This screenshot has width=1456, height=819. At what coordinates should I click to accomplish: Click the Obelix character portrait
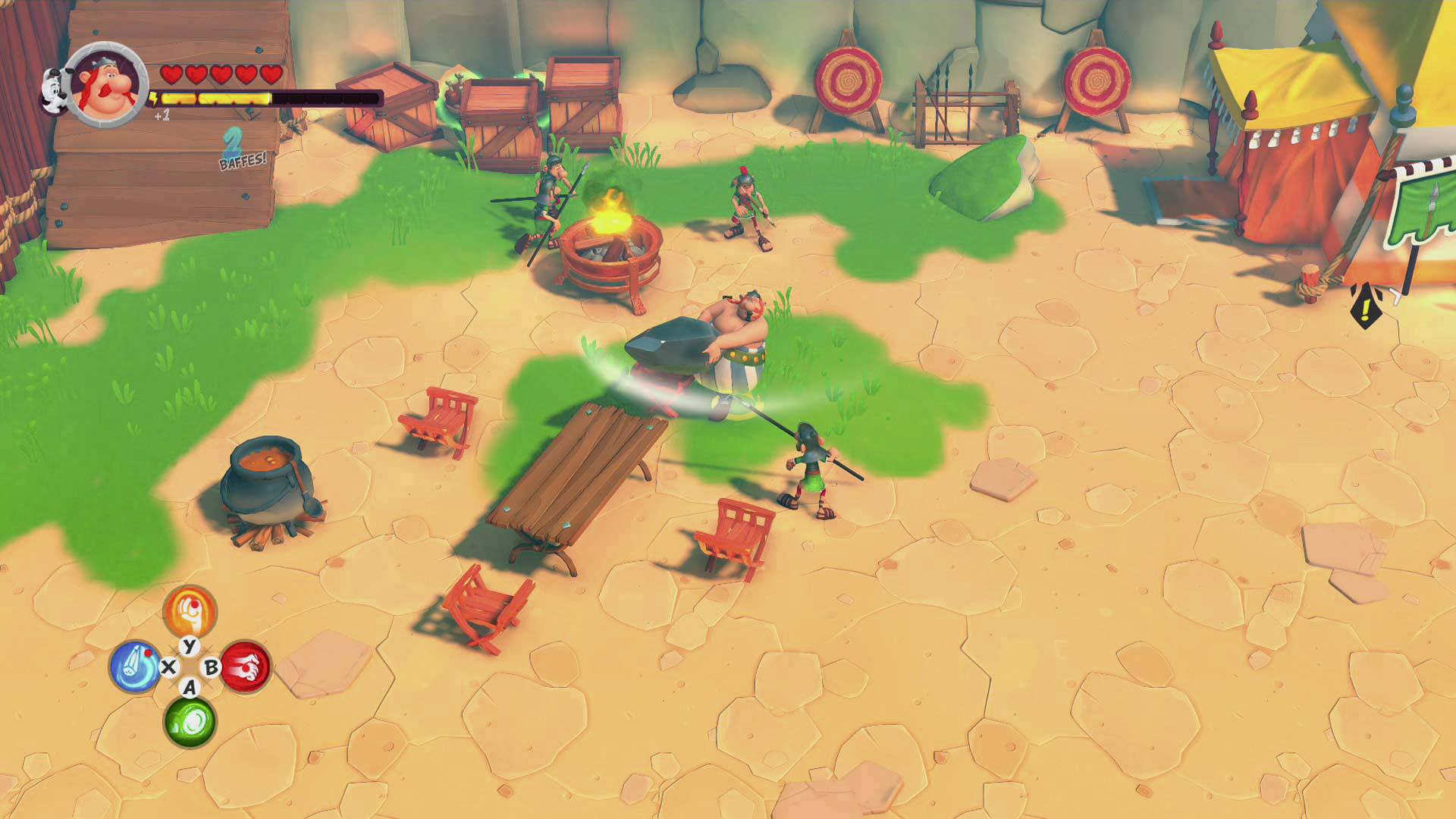[x=108, y=85]
